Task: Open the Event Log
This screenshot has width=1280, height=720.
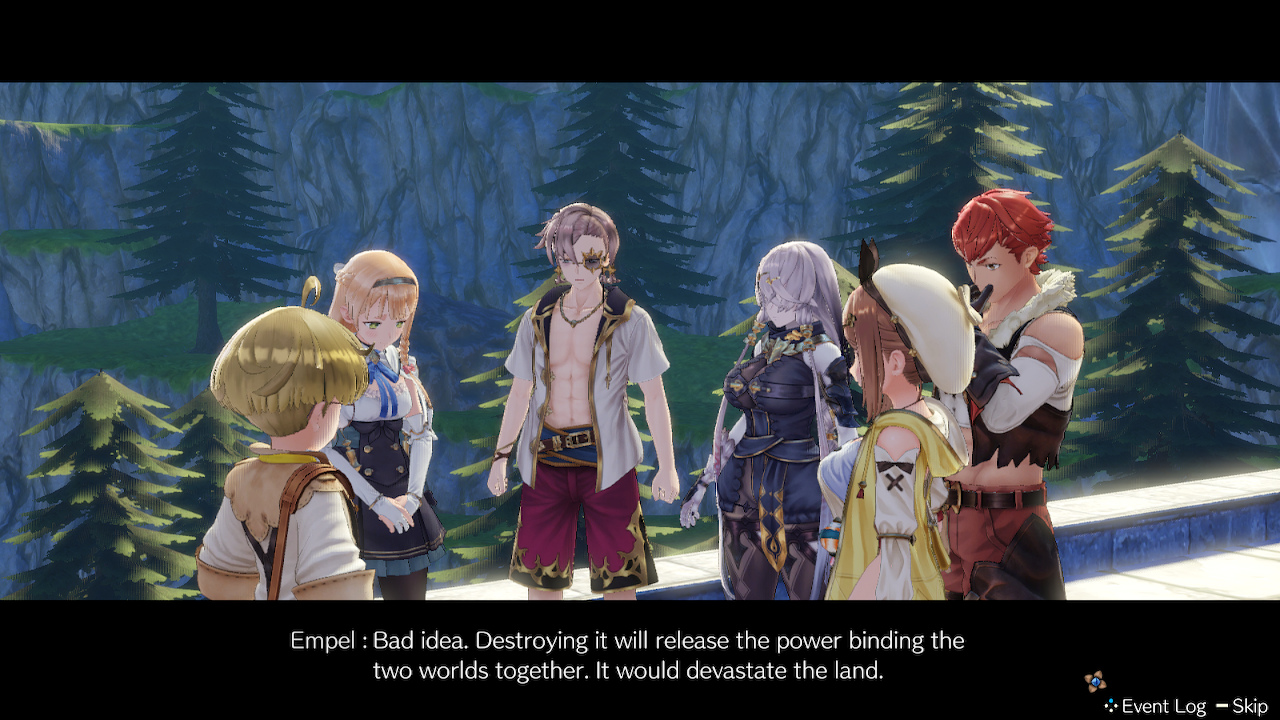Action: [1163, 706]
